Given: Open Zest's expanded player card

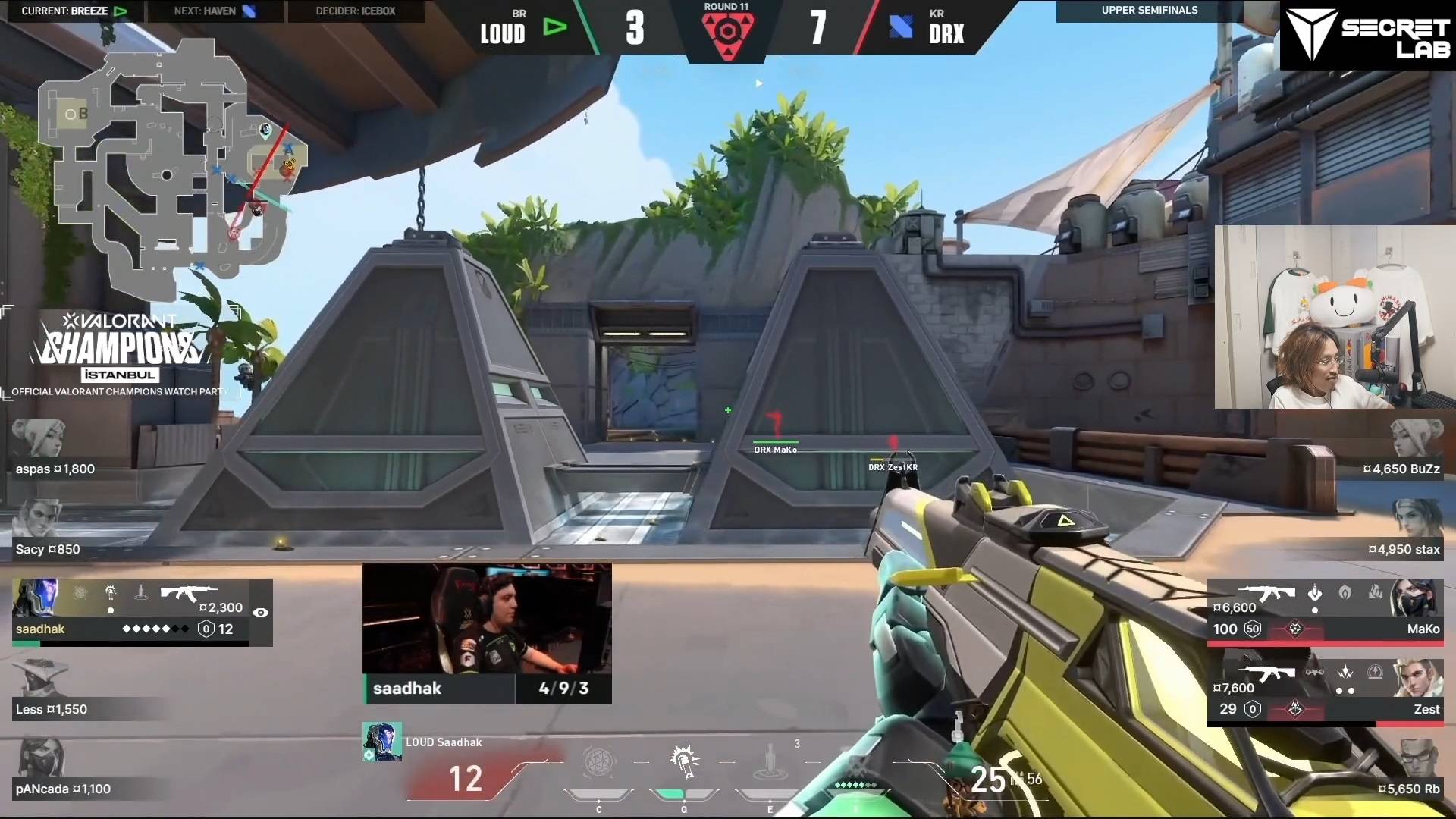Looking at the screenshot, I should 1325,692.
